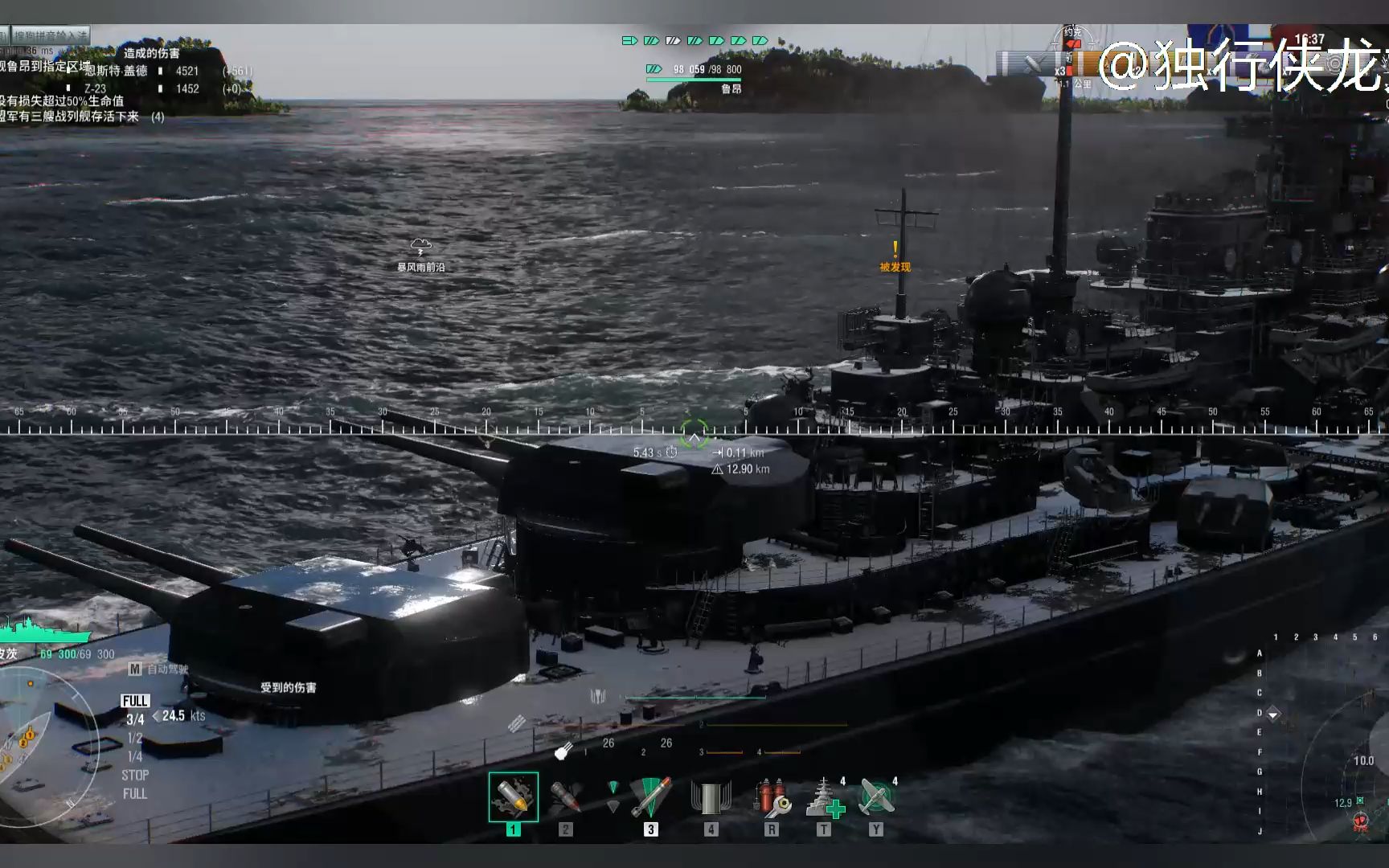Switch to armor-piercing shell ammo
Screen dimensions: 1389x868
click(x=566, y=796)
